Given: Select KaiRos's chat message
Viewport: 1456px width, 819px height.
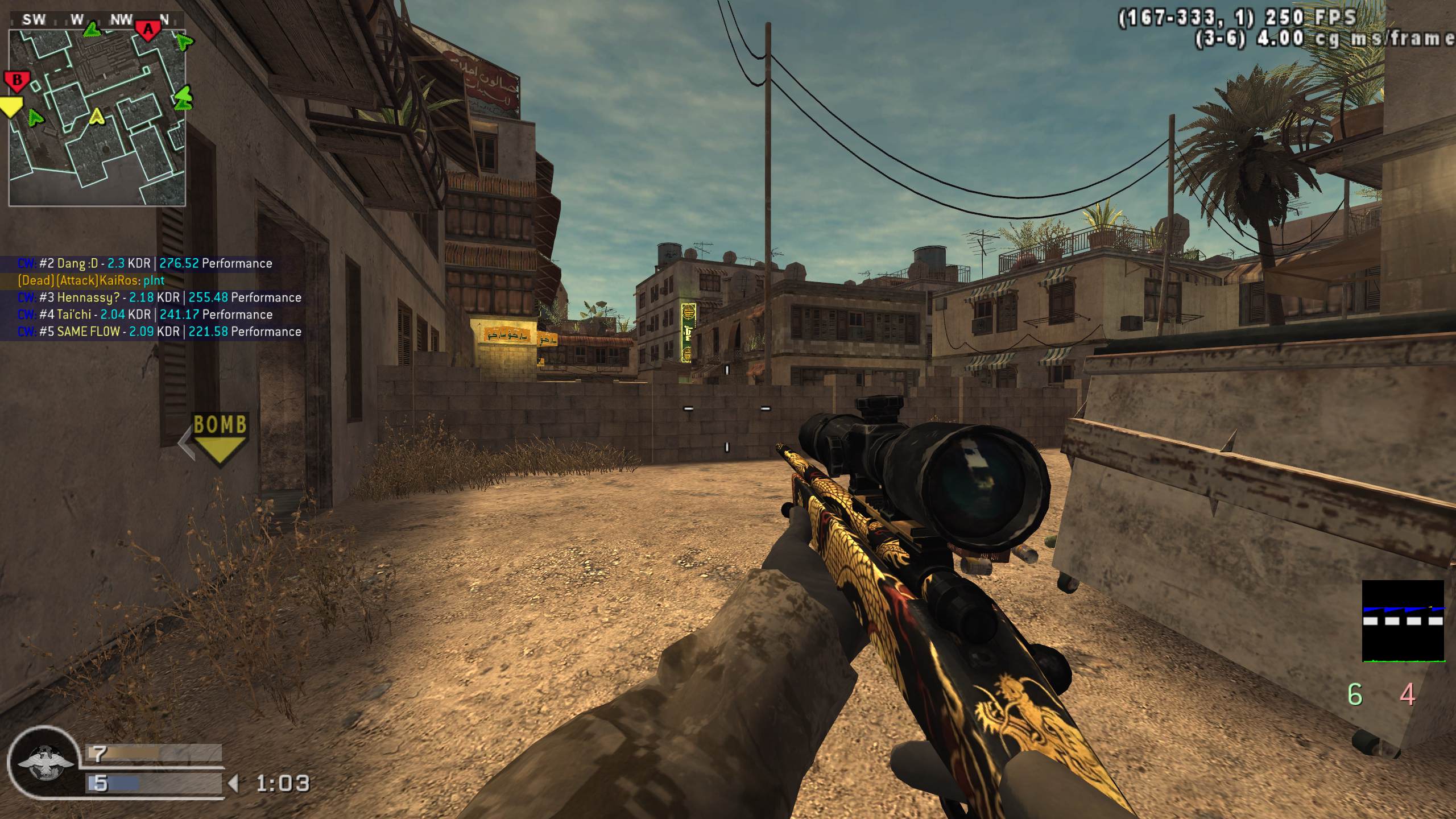Looking at the screenshot, I should pos(91,280).
